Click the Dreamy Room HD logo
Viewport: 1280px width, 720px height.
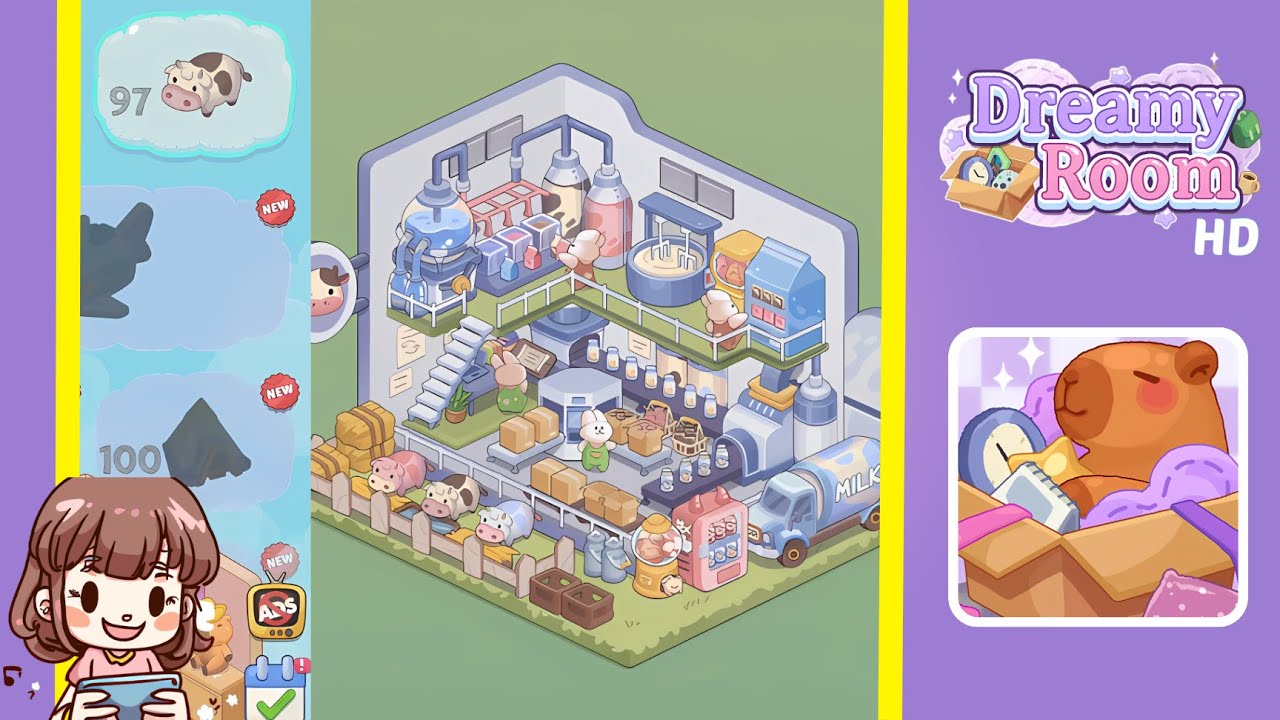(1100, 150)
